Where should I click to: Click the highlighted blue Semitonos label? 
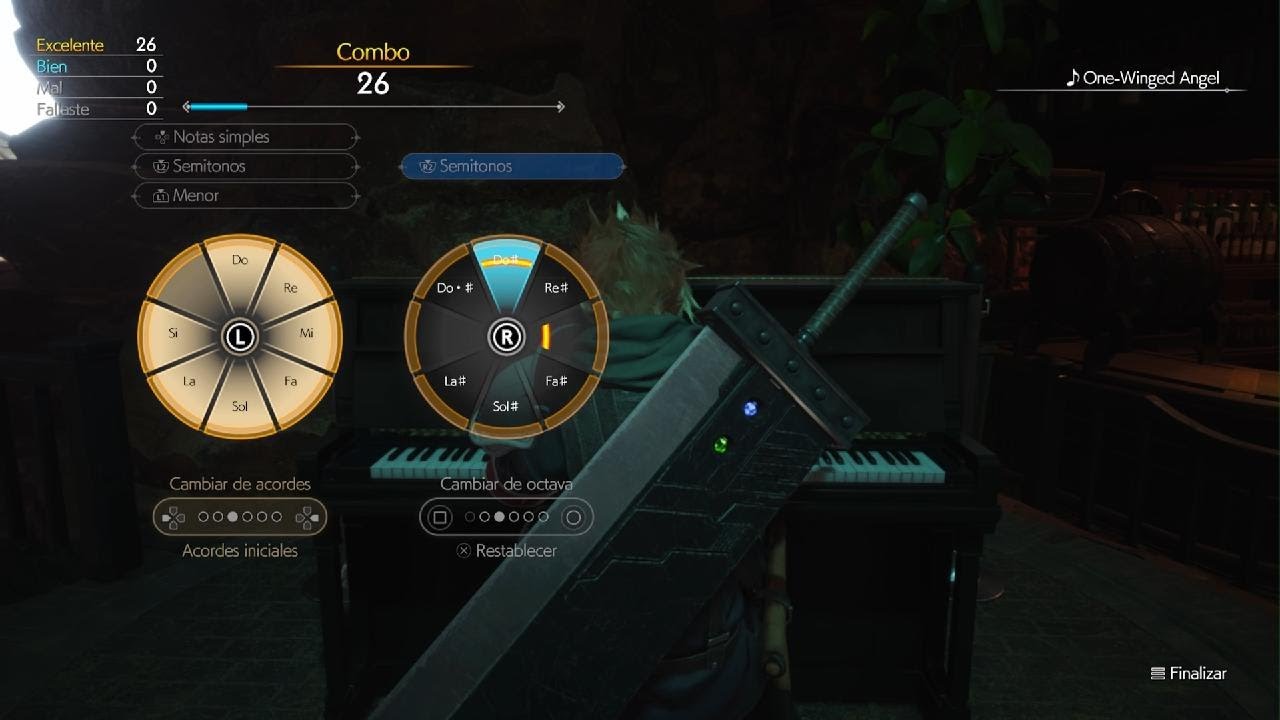point(512,166)
